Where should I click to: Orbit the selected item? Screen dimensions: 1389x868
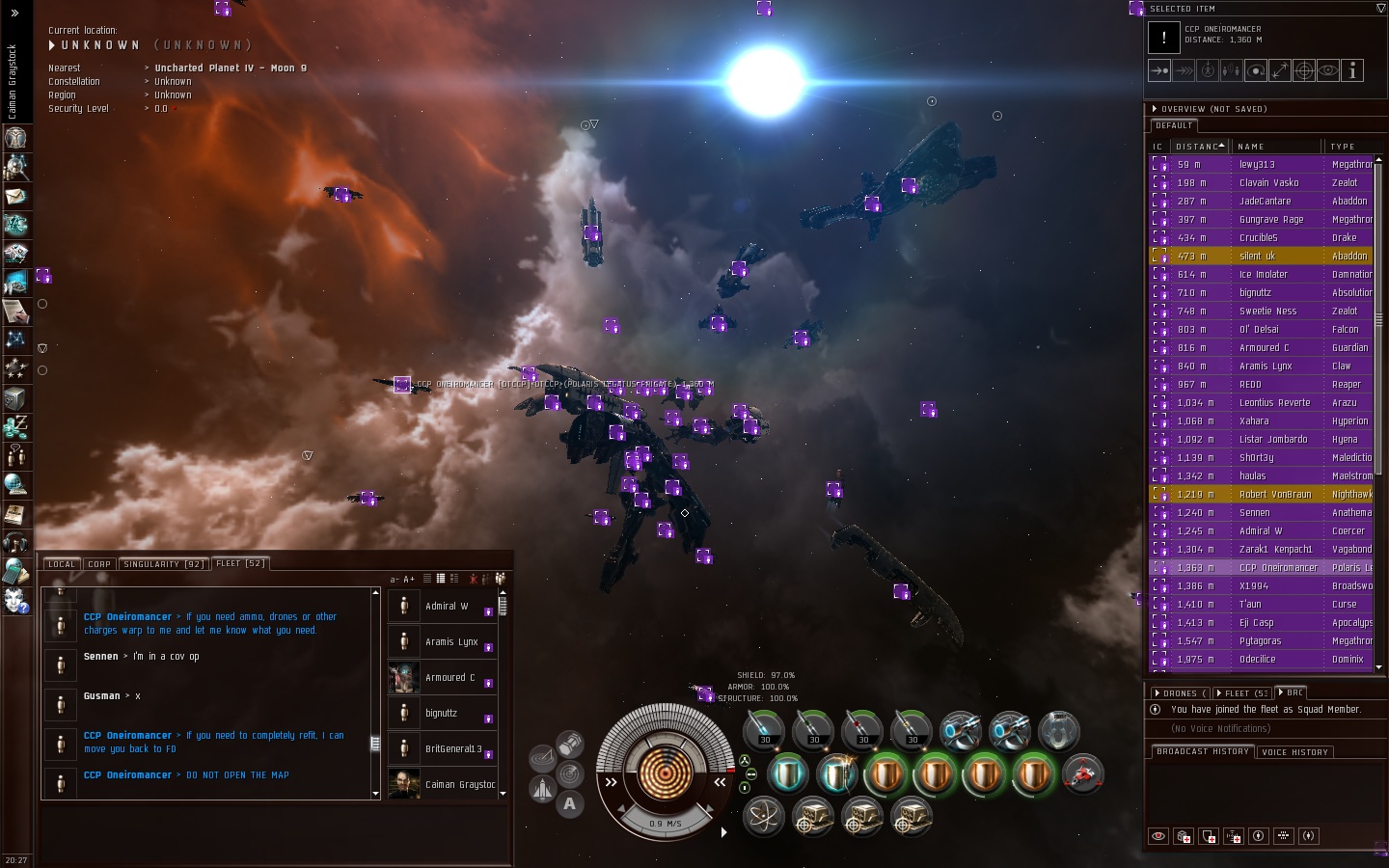click(1256, 70)
